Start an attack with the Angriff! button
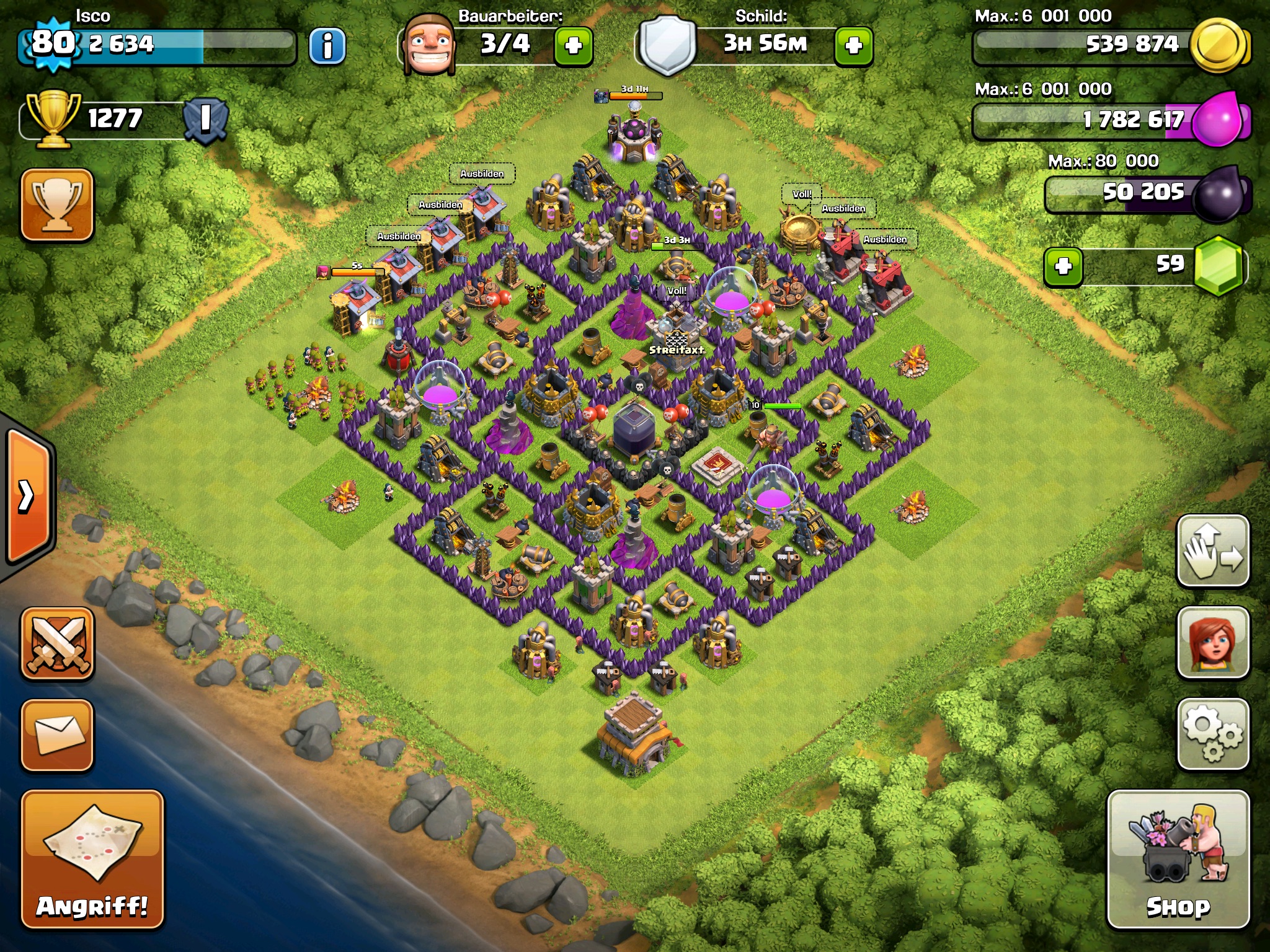This screenshot has width=1270, height=952. (x=92, y=860)
